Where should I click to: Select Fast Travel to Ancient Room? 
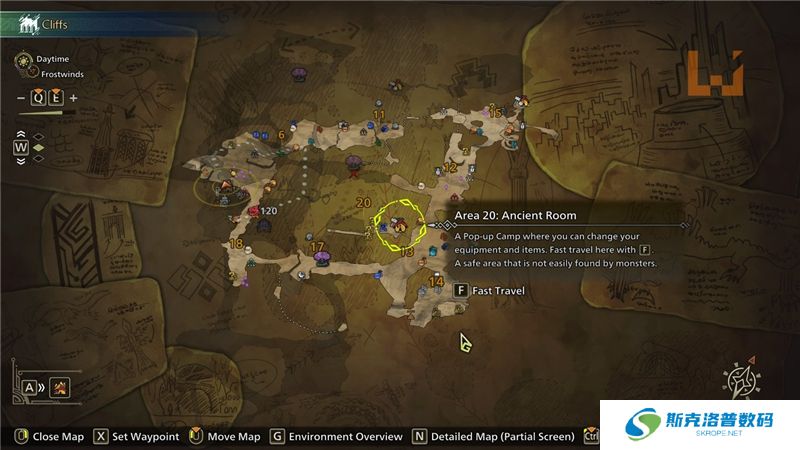tap(491, 291)
